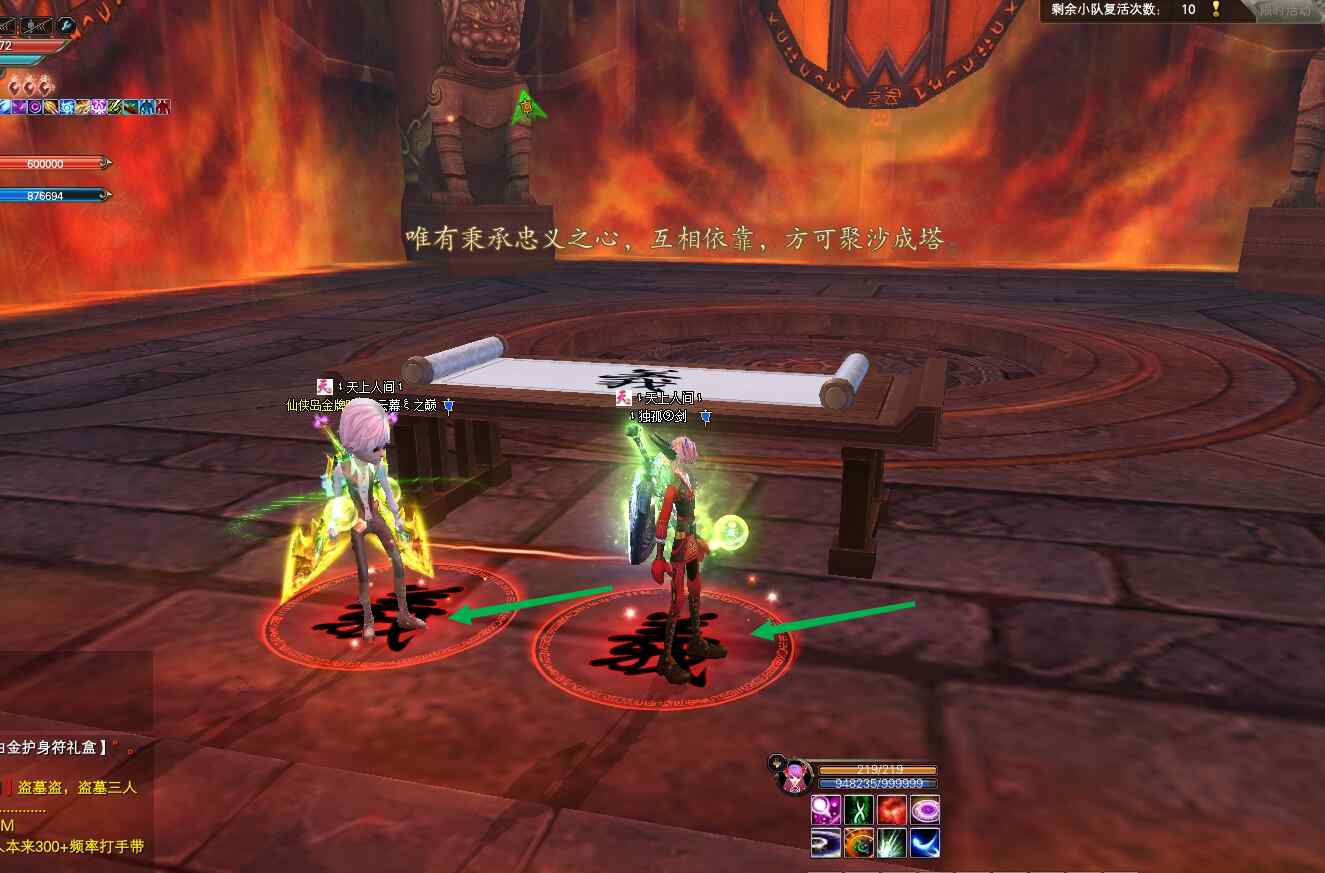
Task: Open the wrench settings icon
Action: [66, 25]
